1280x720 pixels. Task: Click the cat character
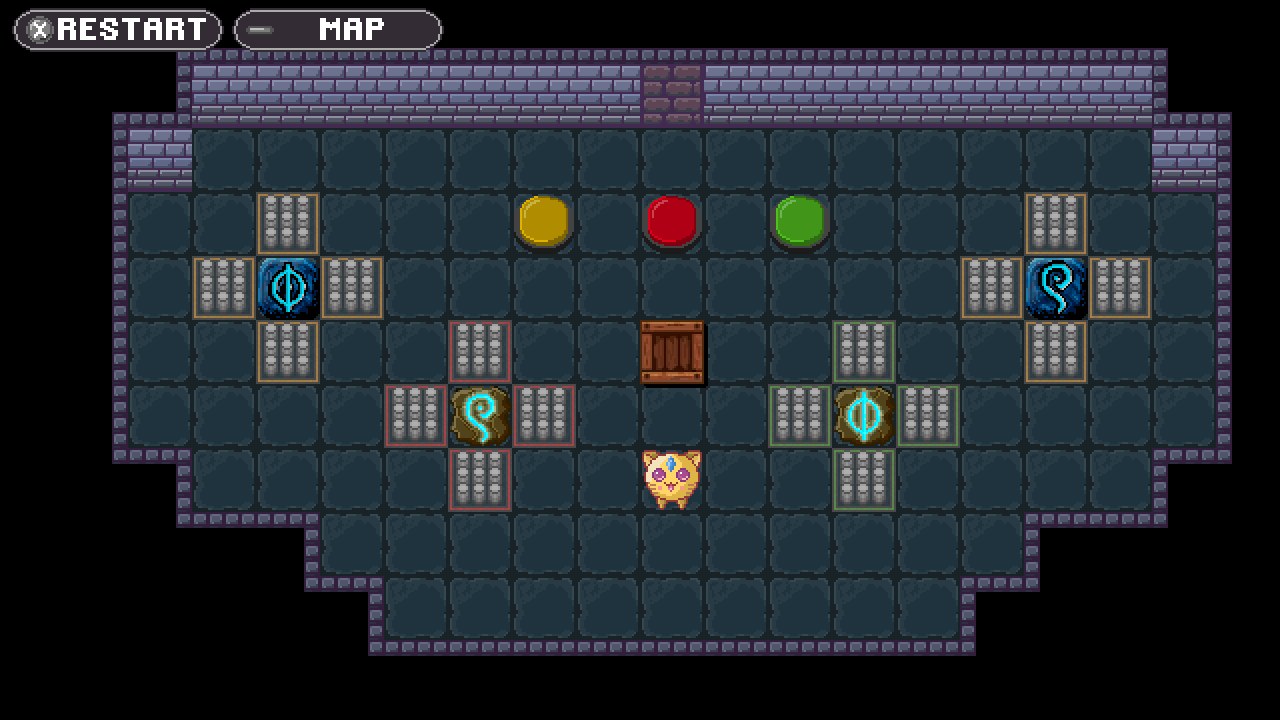(673, 480)
